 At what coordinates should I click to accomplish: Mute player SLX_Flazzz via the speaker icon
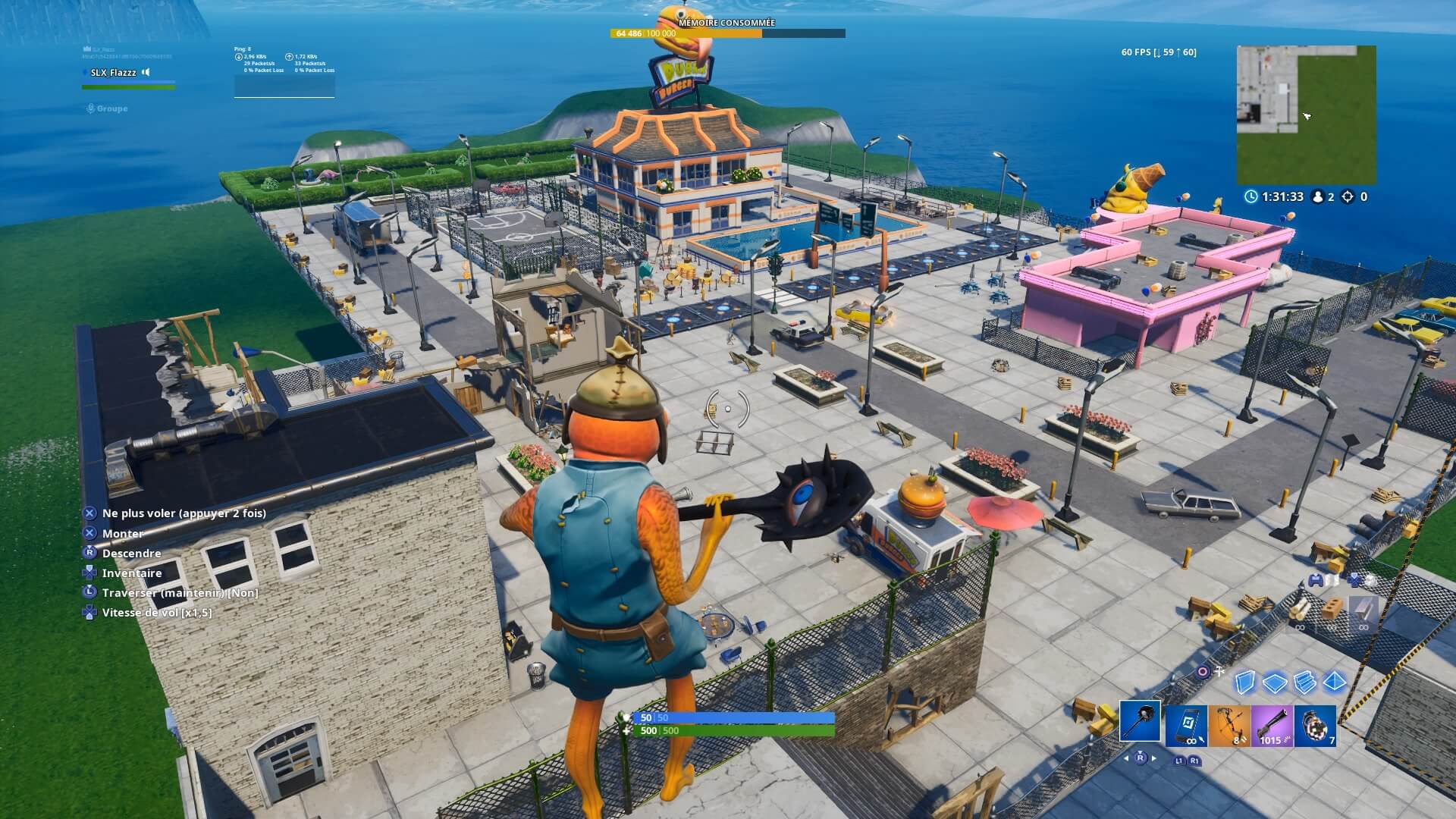click(146, 73)
